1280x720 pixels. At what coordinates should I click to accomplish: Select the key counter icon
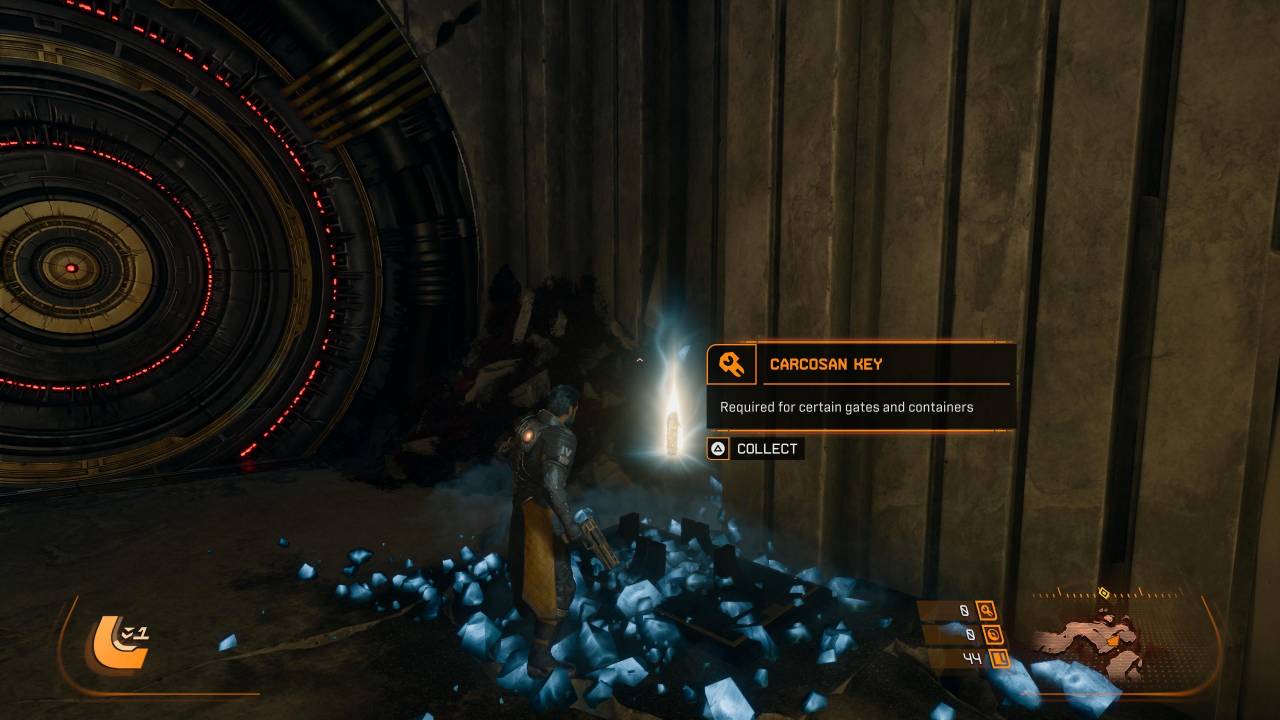tap(986, 610)
